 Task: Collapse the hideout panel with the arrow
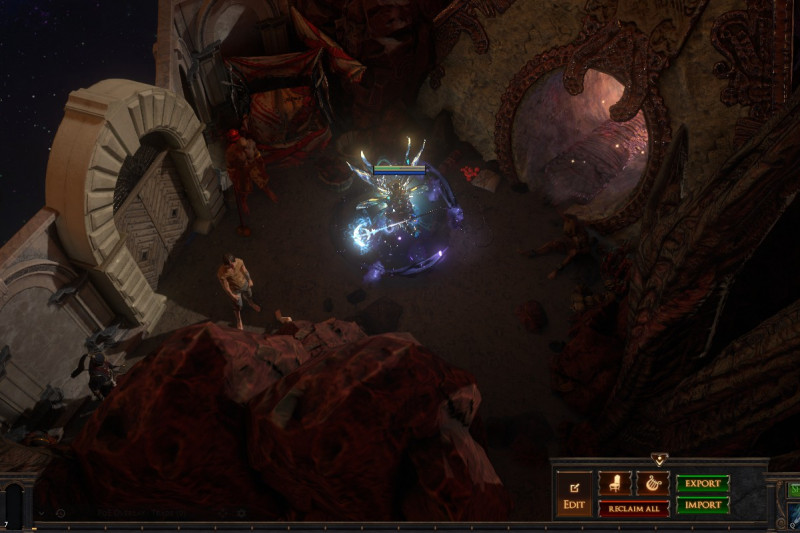(659, 460)
